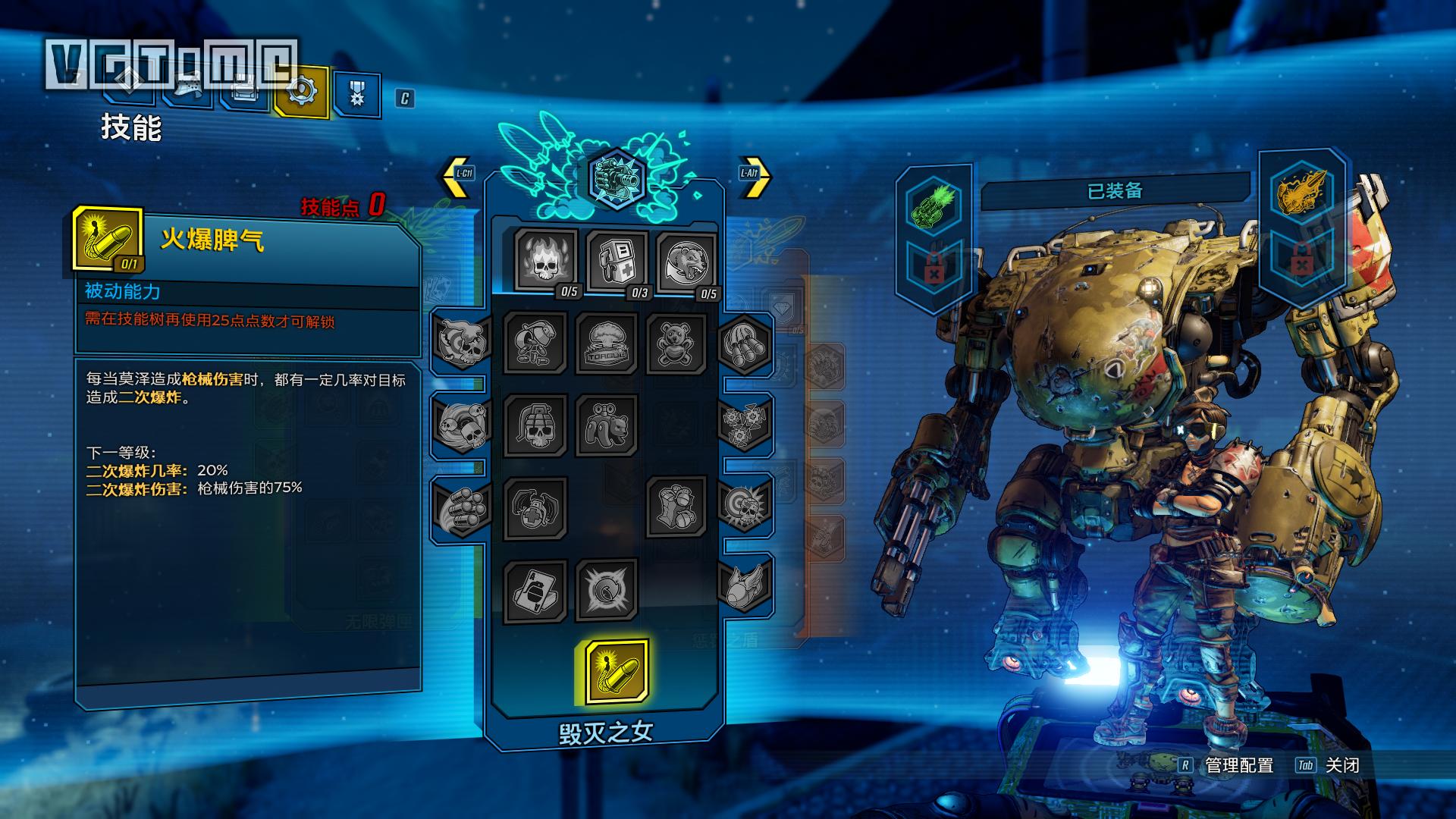Pick the skull grenade skill icon
The width and height of the screenshot is (1456, 819).
click(x=535, y=426)
